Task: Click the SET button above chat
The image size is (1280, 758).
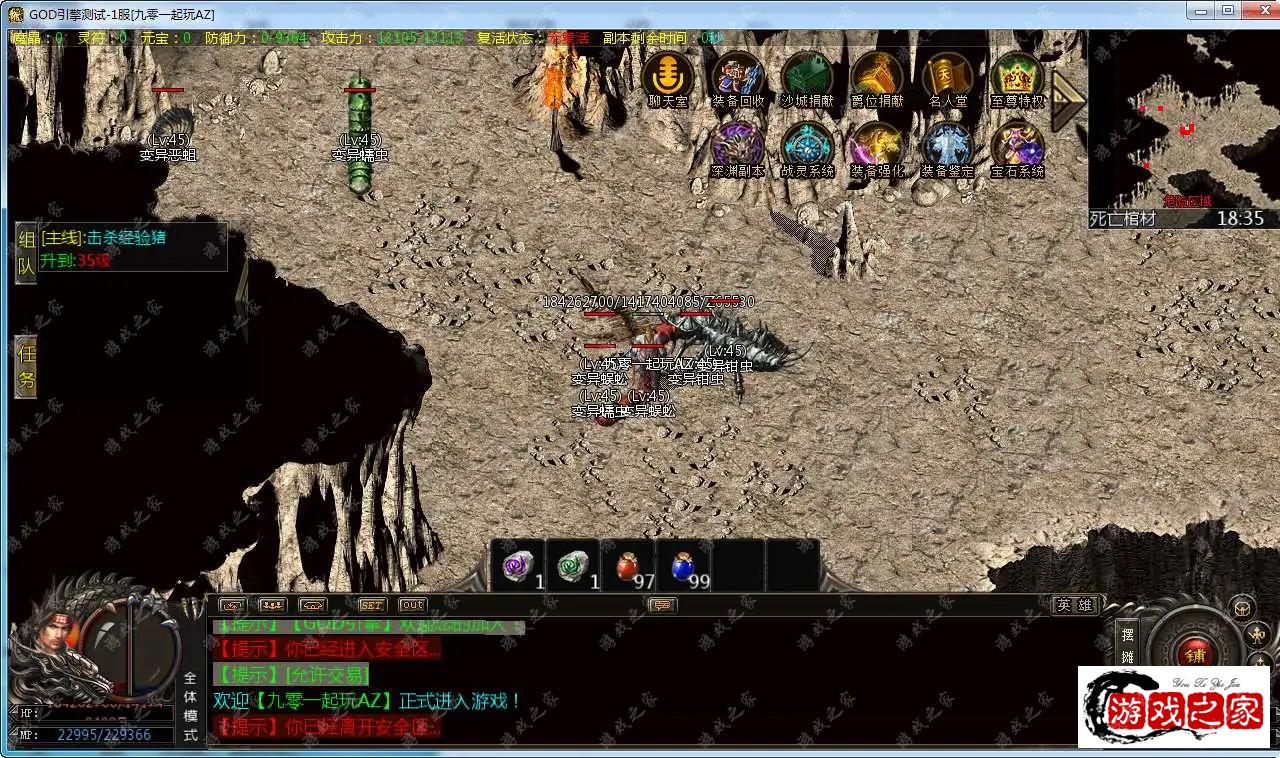Action: [372, 605]
